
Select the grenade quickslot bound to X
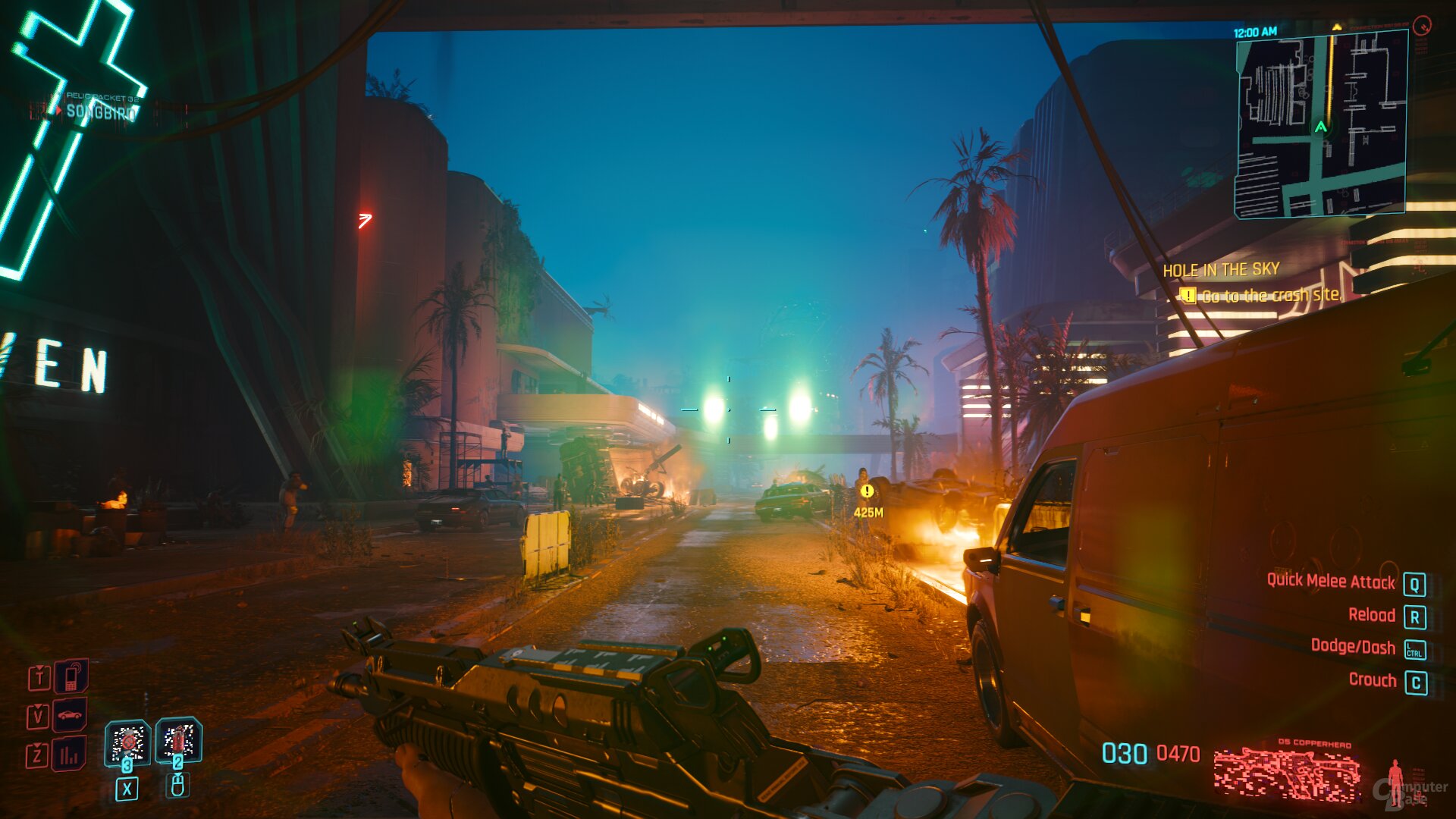[x=127, y=742]
